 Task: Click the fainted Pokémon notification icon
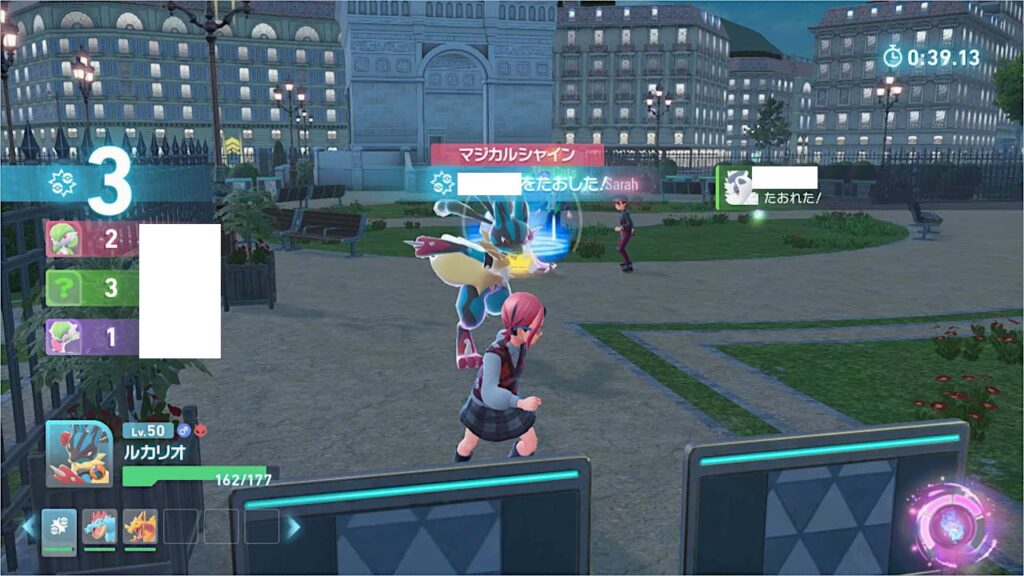point(741,187)
